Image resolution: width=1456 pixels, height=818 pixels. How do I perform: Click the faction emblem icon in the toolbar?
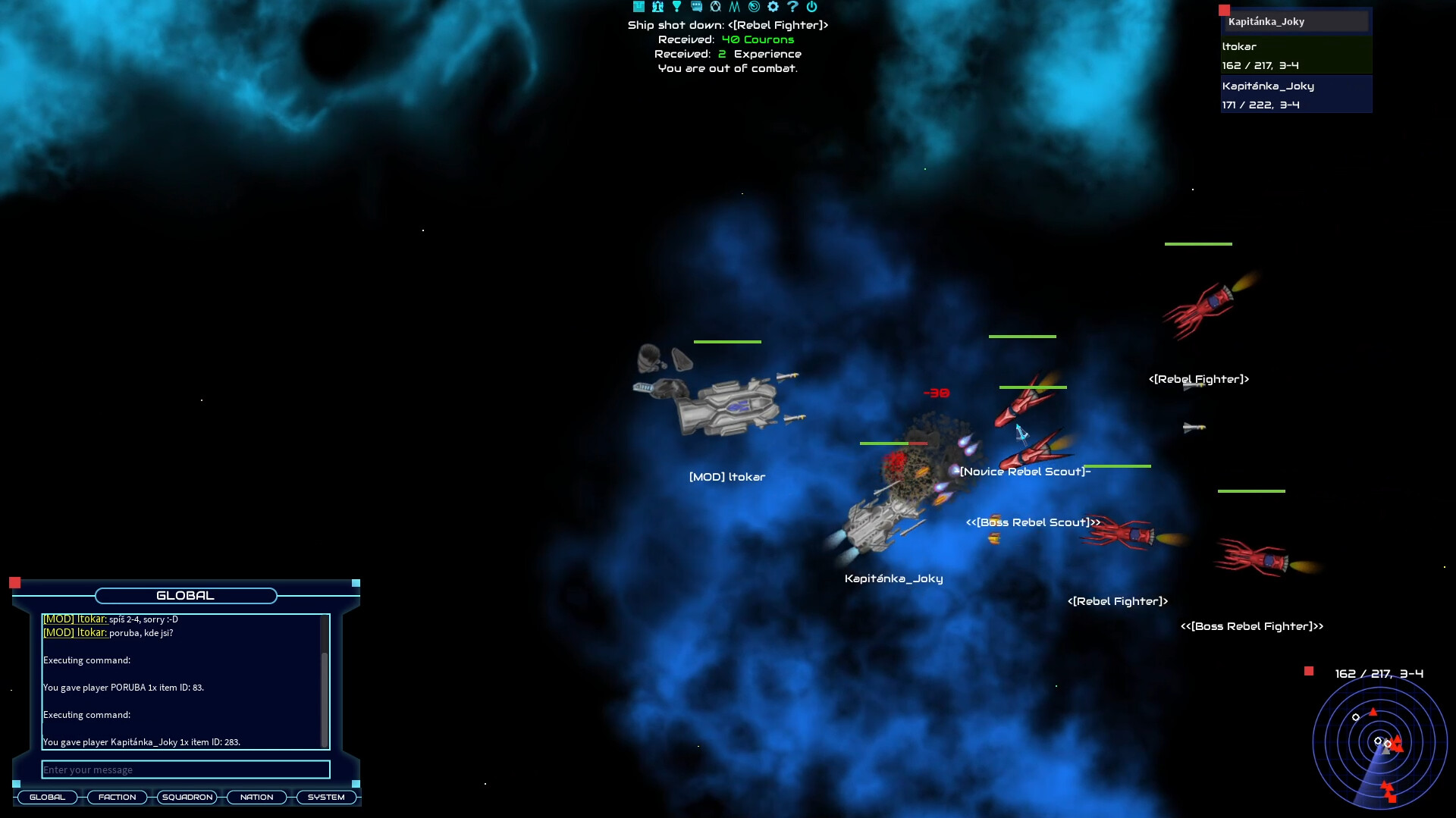(715, 7)
